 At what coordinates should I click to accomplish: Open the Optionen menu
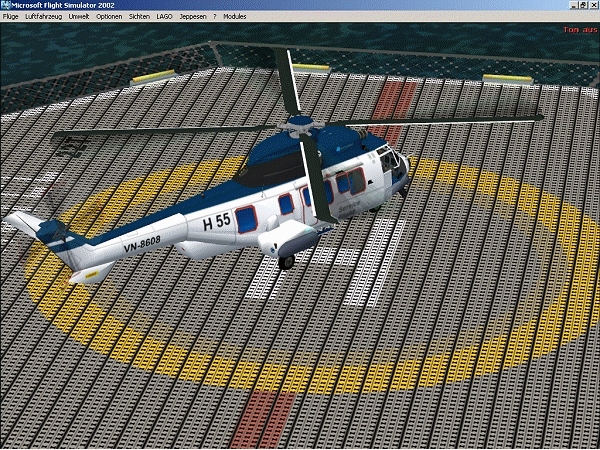[110, 18]
